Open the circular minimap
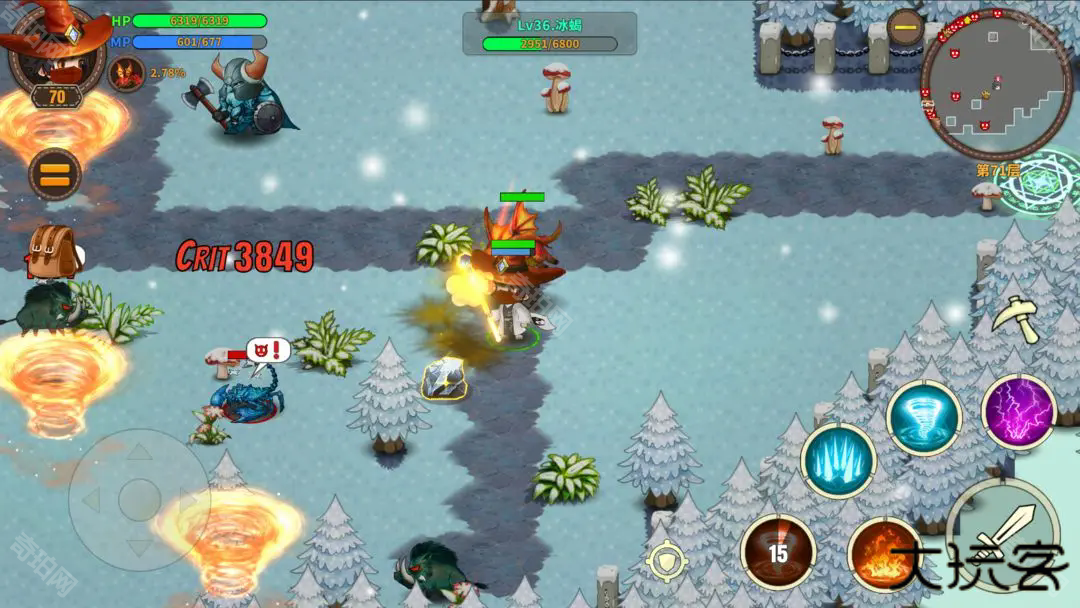 click(995, 85)
